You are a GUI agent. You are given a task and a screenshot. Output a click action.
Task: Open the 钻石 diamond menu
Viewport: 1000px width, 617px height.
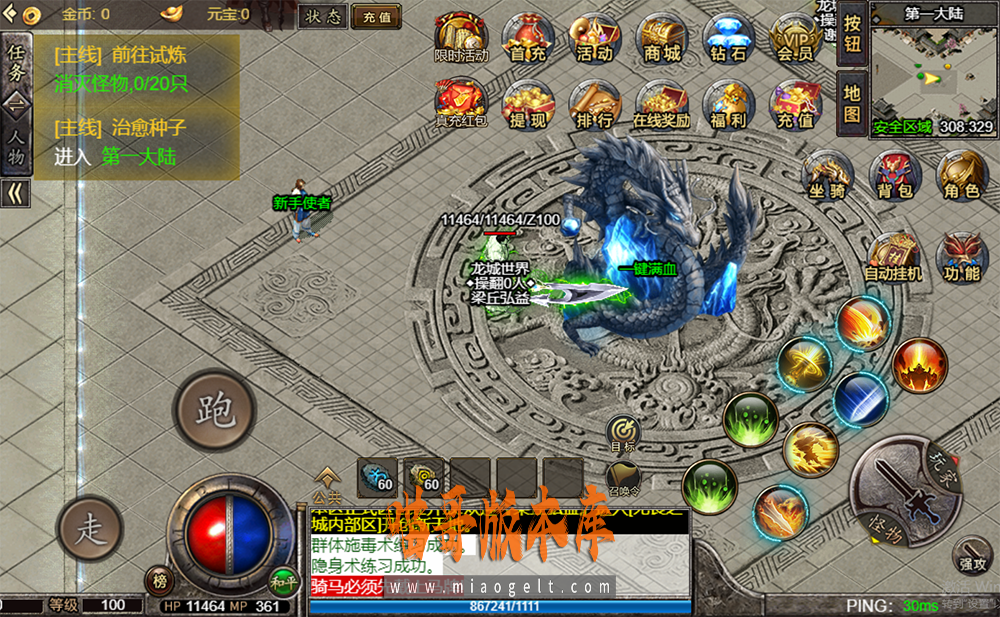pos(728,40)
